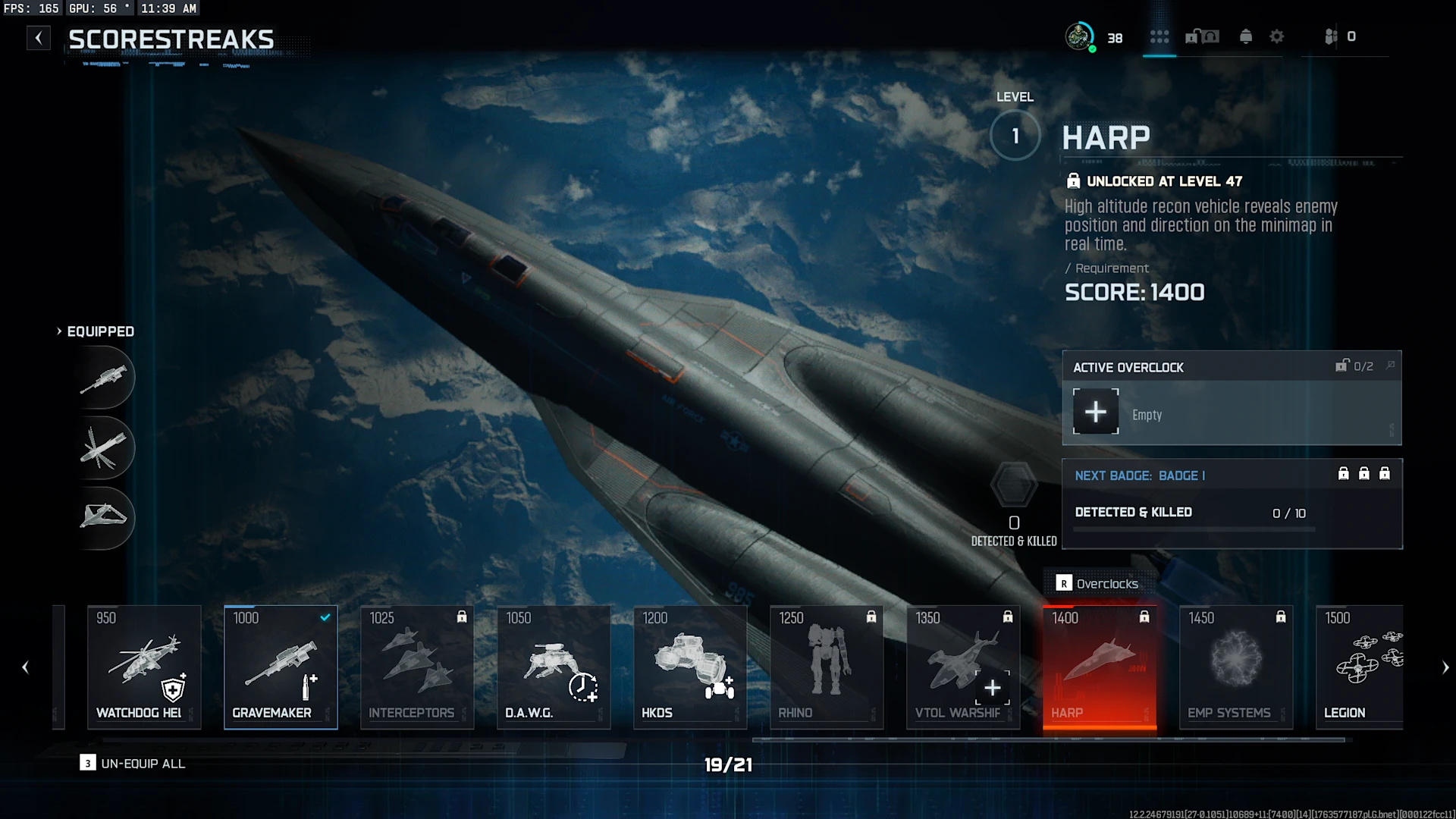Un-equip all scorestreaks
Image resolution: width=1456 pixels, height=819 pixels.
click(133, 764)
